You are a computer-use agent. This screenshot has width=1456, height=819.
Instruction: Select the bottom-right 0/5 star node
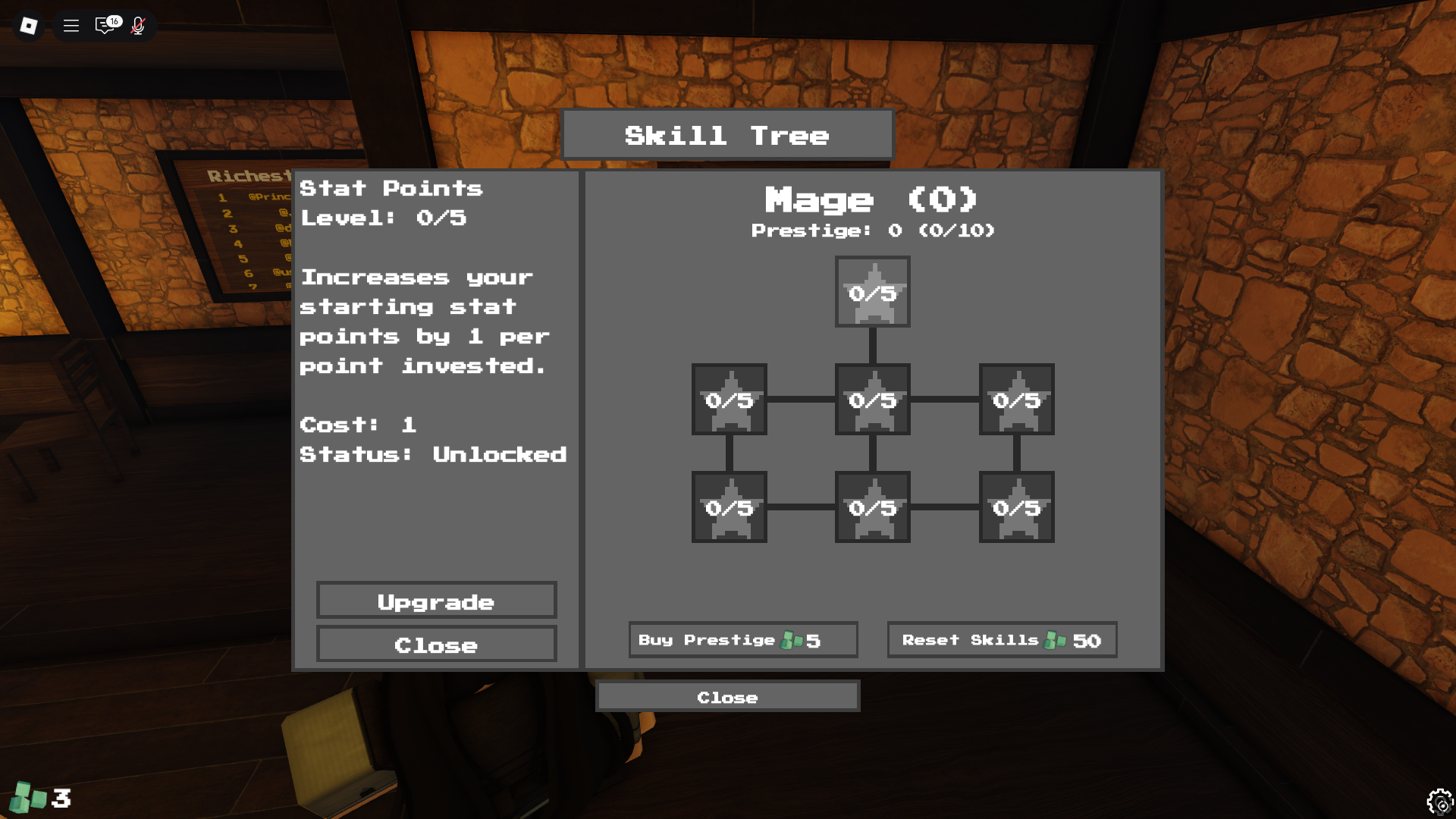1016,508
